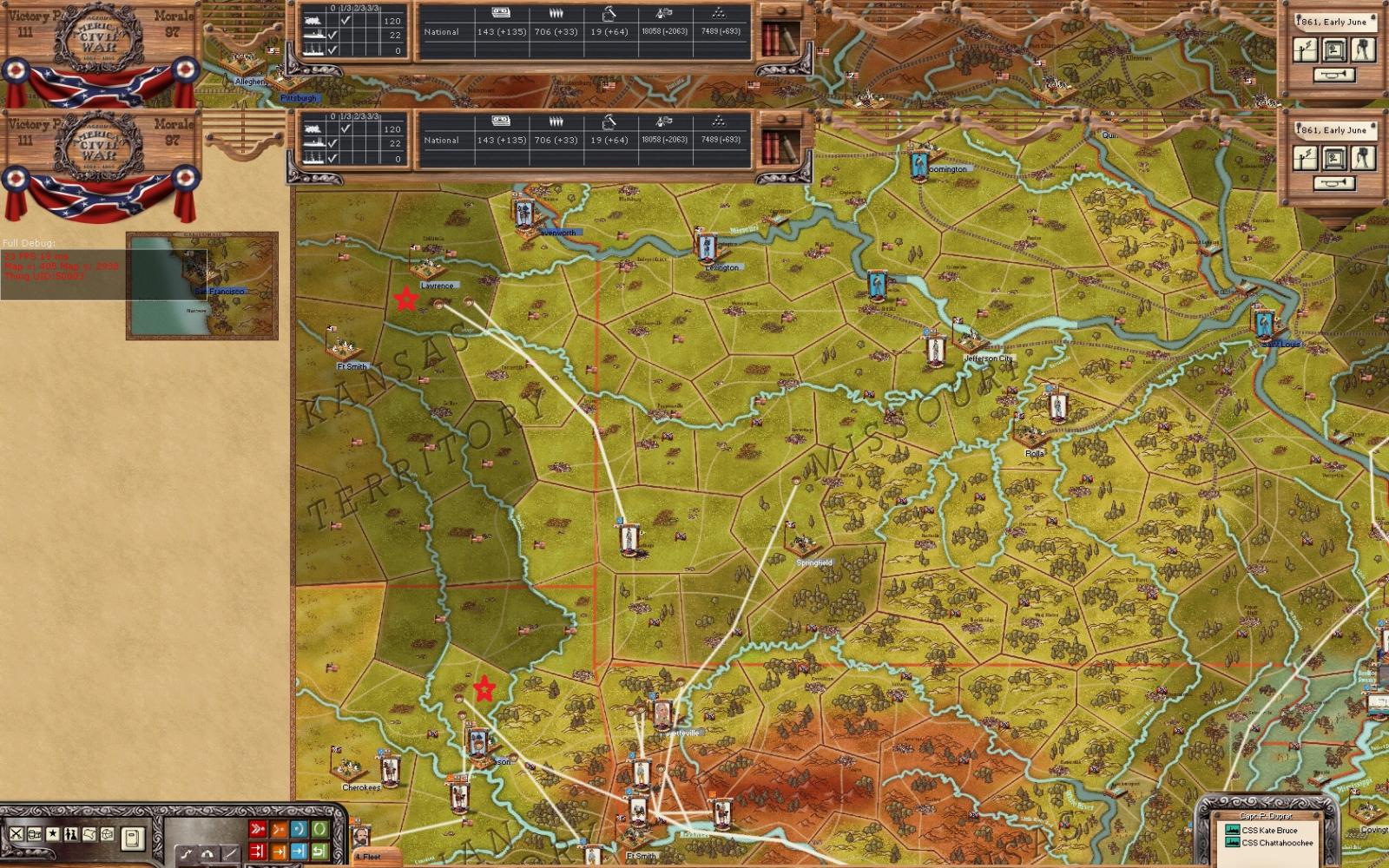Toggle the globe map filter button
The height and width of the screenshot is (868, 1389).
point(108,834)
